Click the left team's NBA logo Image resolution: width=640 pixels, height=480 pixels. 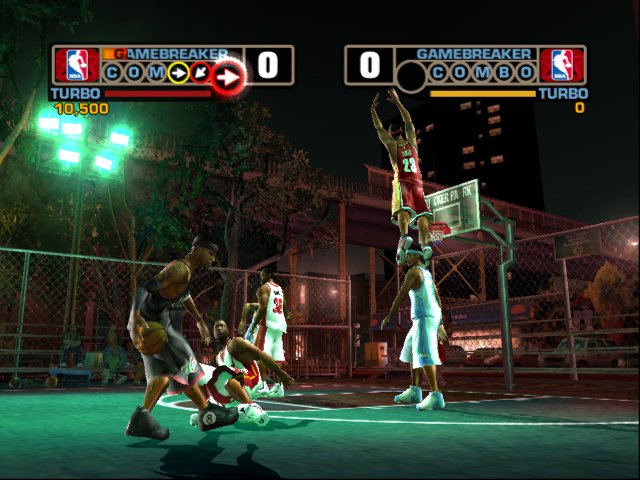click(77, 65)
